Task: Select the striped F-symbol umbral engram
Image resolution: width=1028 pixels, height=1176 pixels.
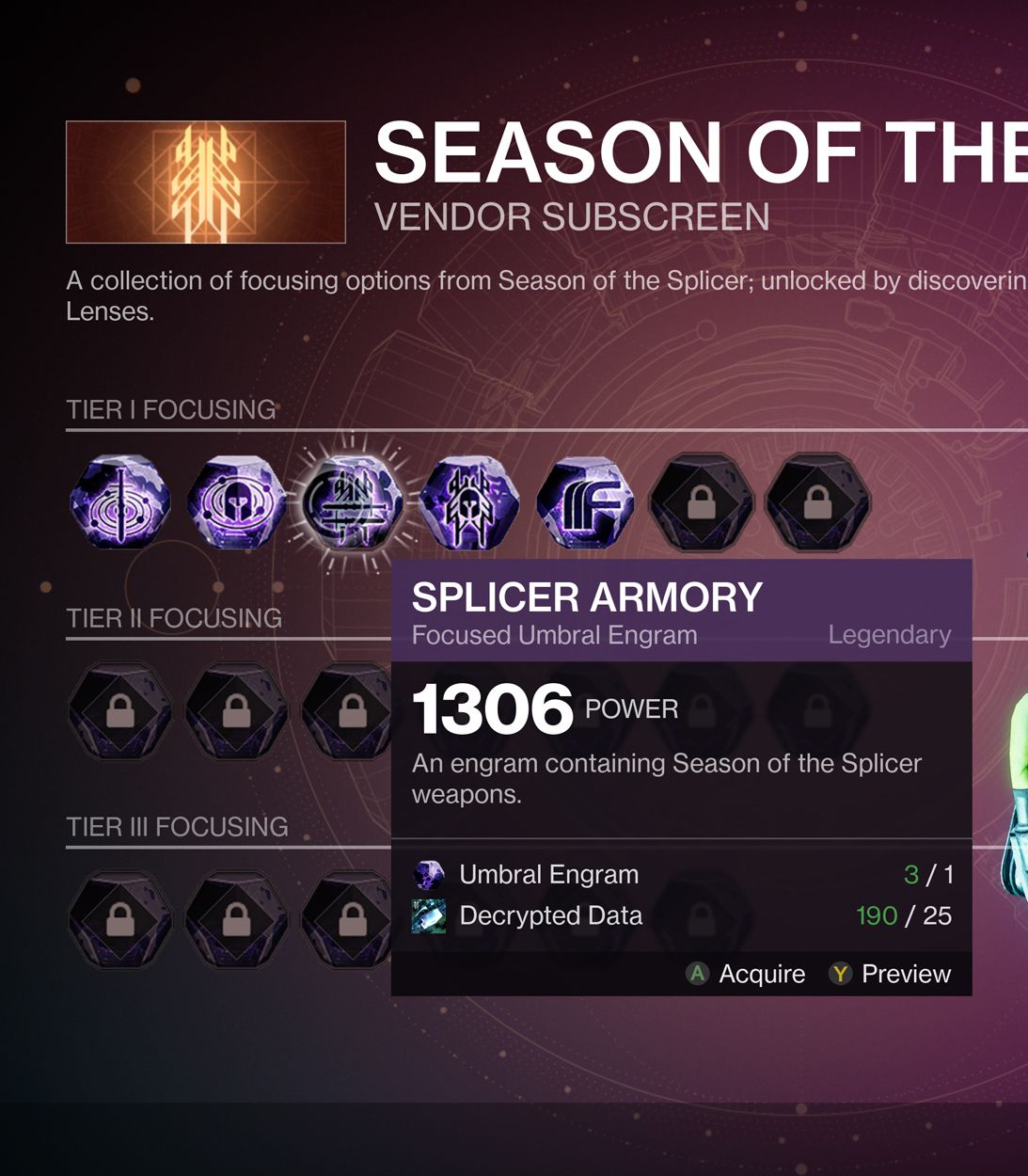Action: point(585,501)
